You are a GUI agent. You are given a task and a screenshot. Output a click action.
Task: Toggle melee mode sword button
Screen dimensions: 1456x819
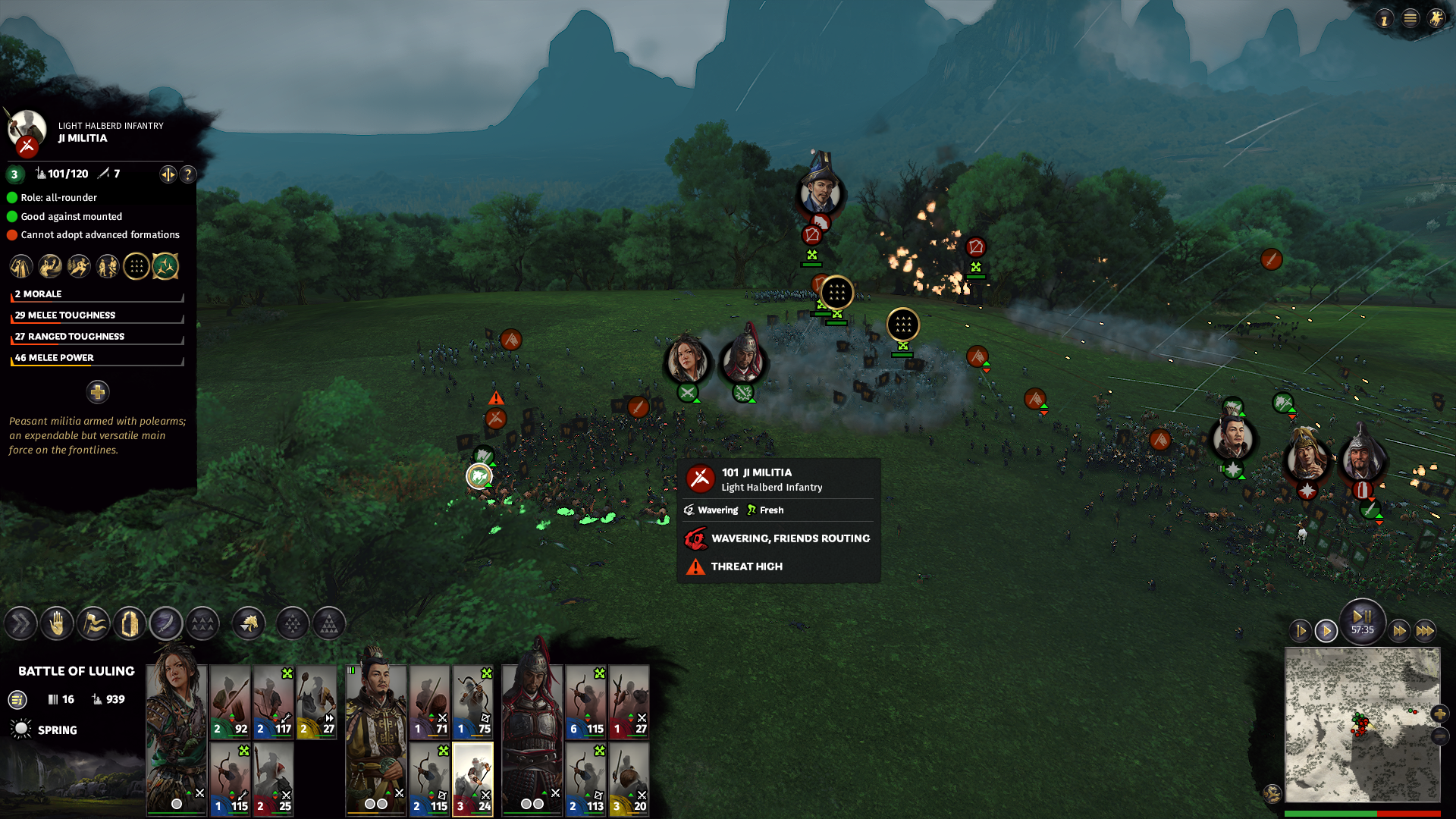[x=166, y=624]
